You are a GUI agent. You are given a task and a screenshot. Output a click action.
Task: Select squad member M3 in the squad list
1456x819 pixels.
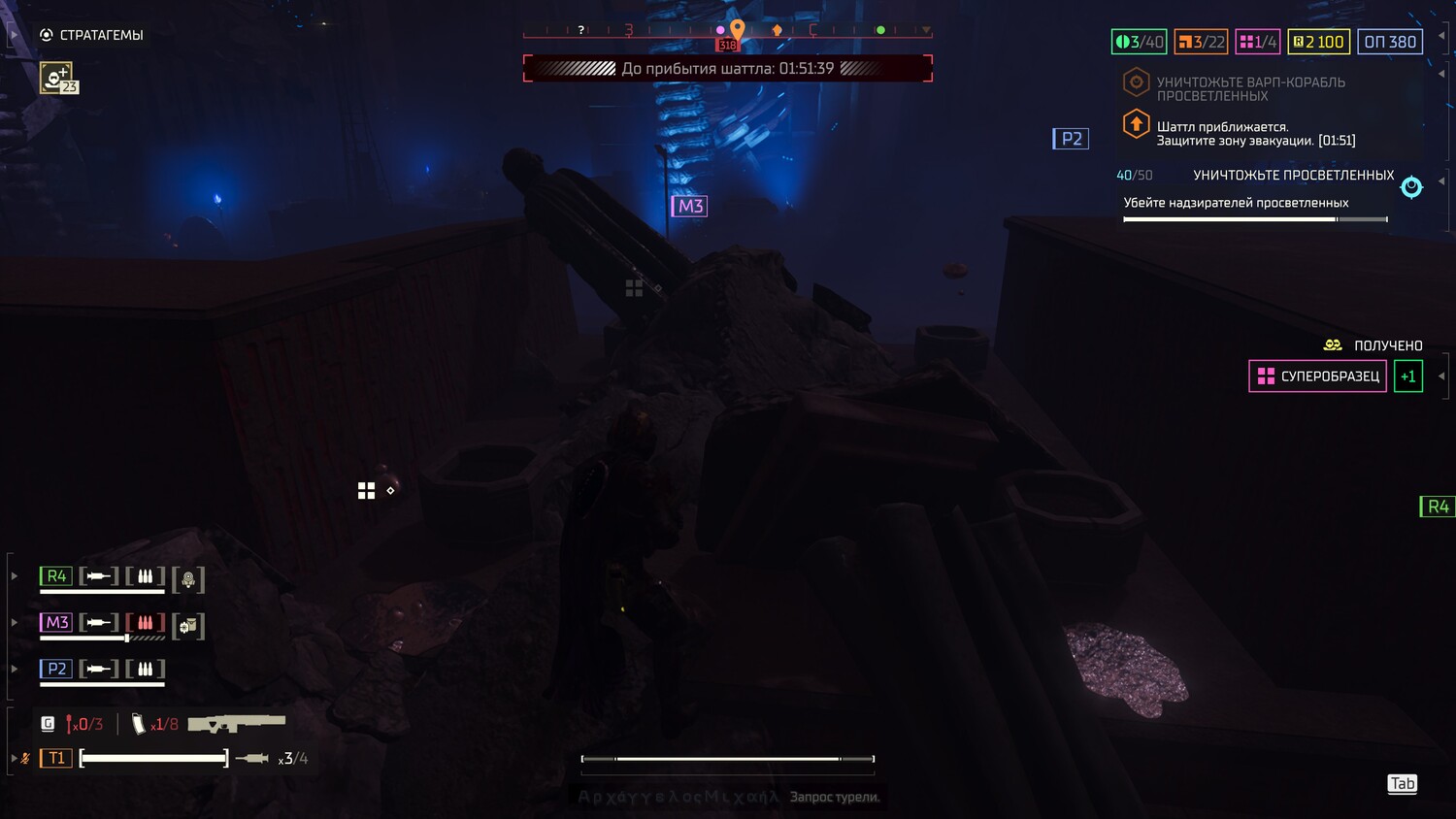pyautogui.click(x=56, y=623)
